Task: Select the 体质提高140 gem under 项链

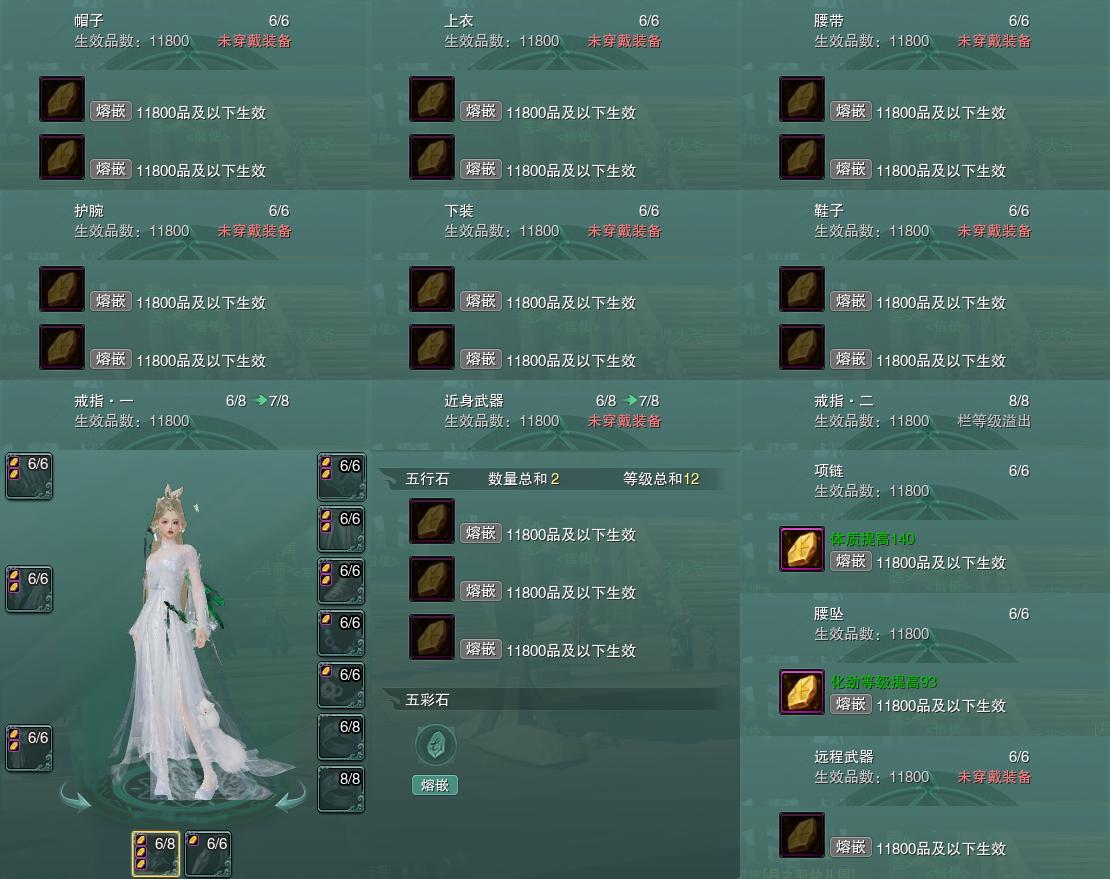Action: click(x=801, y=550)
